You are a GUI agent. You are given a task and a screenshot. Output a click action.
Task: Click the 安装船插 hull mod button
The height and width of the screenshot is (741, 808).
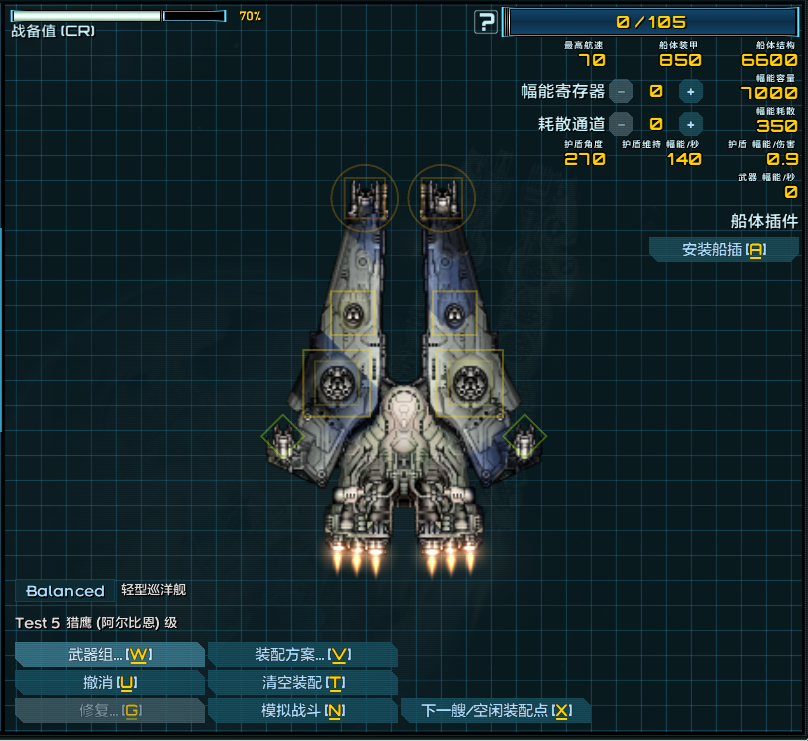pos(723,249)
